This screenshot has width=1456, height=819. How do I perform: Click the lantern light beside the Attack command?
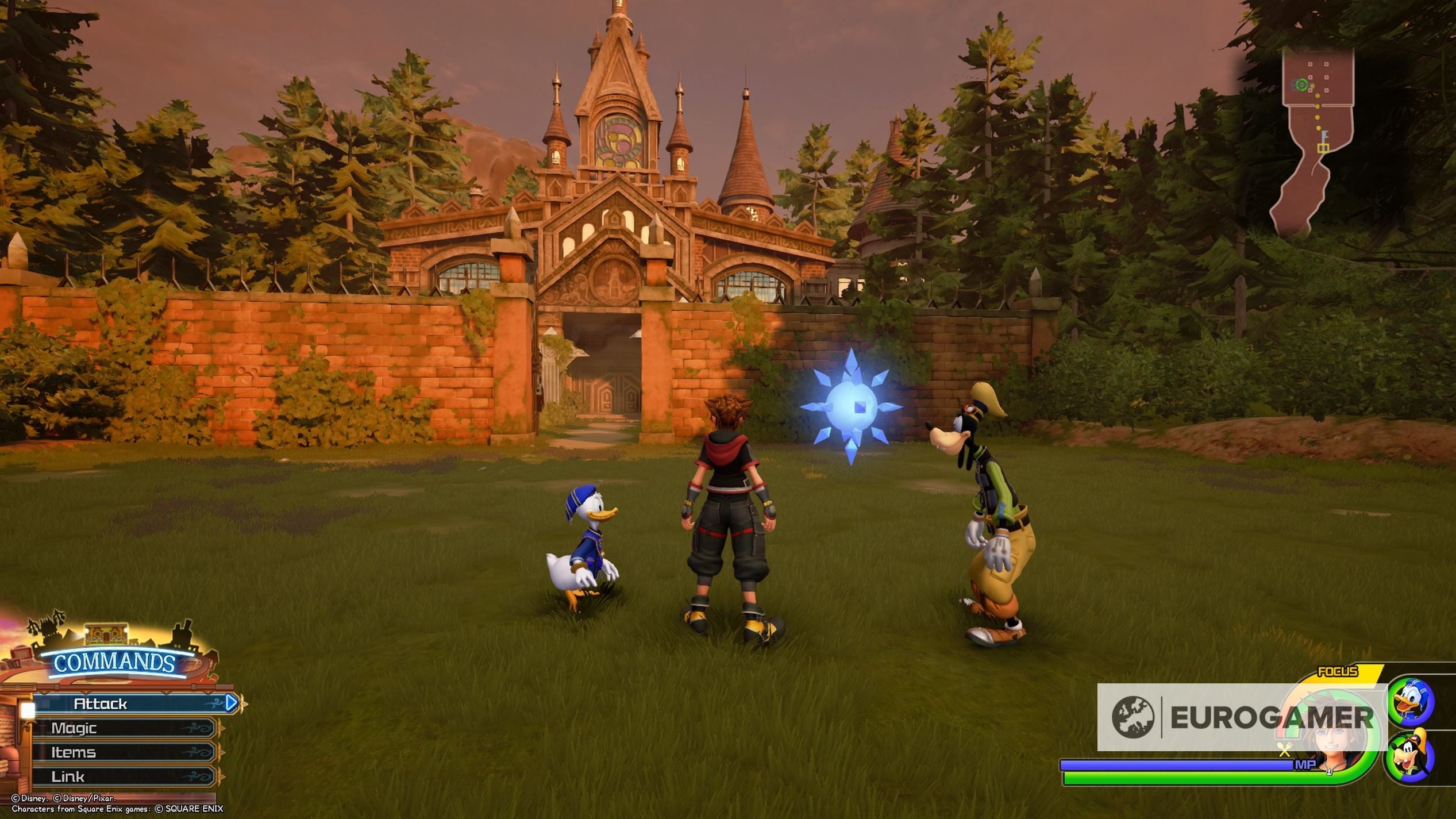(27, 711)
